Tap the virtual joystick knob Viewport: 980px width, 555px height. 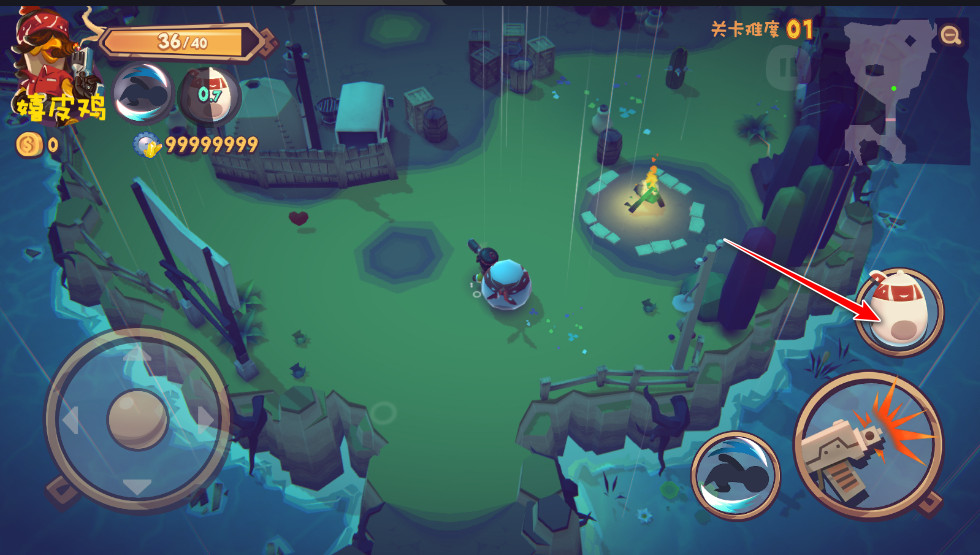pyautogui.click(x=137, y=417)
